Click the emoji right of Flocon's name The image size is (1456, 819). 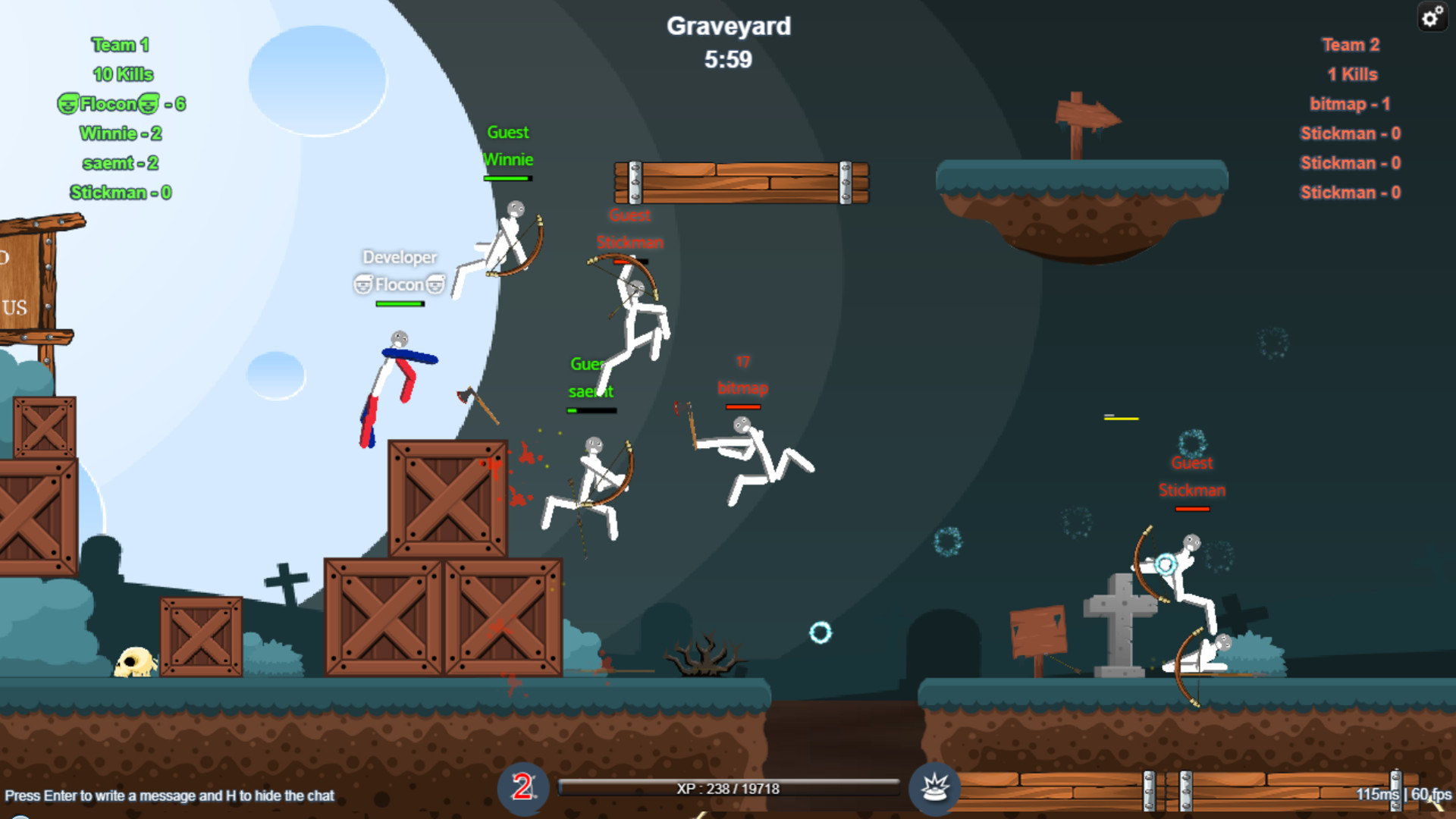(x=150, y=104)
